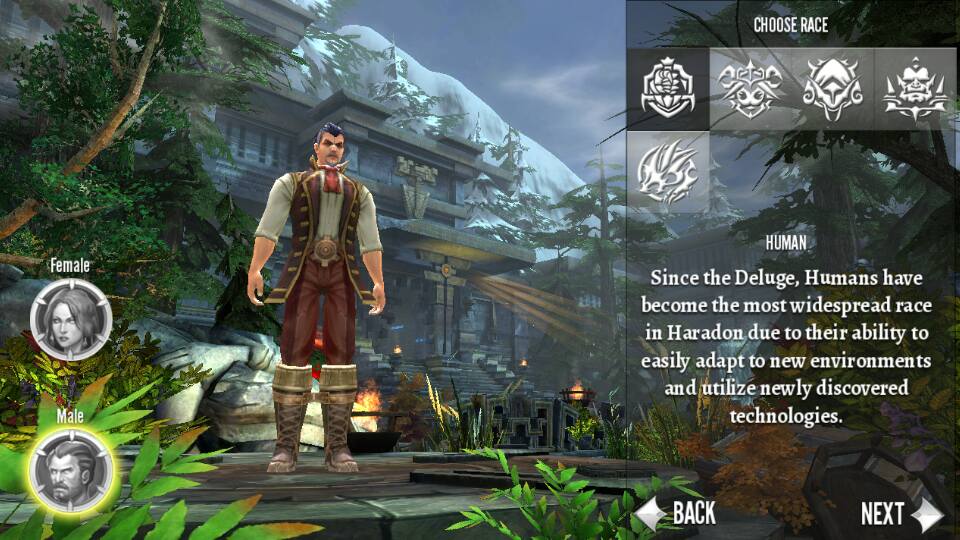
Task: Pick the pointed helm mask race emblem
Action: (x=832, y=86)
